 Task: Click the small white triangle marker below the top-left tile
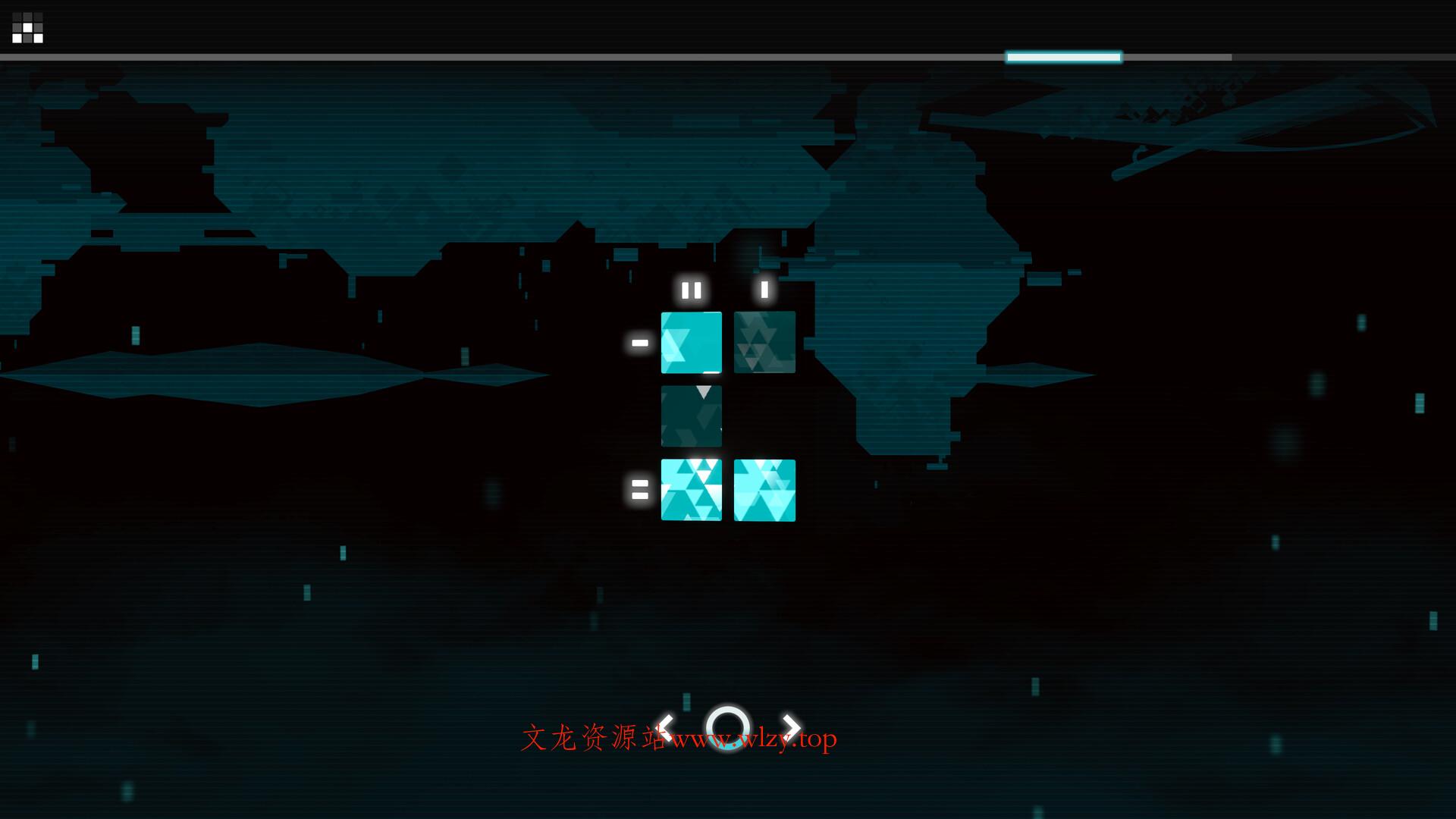pos(704,392)
